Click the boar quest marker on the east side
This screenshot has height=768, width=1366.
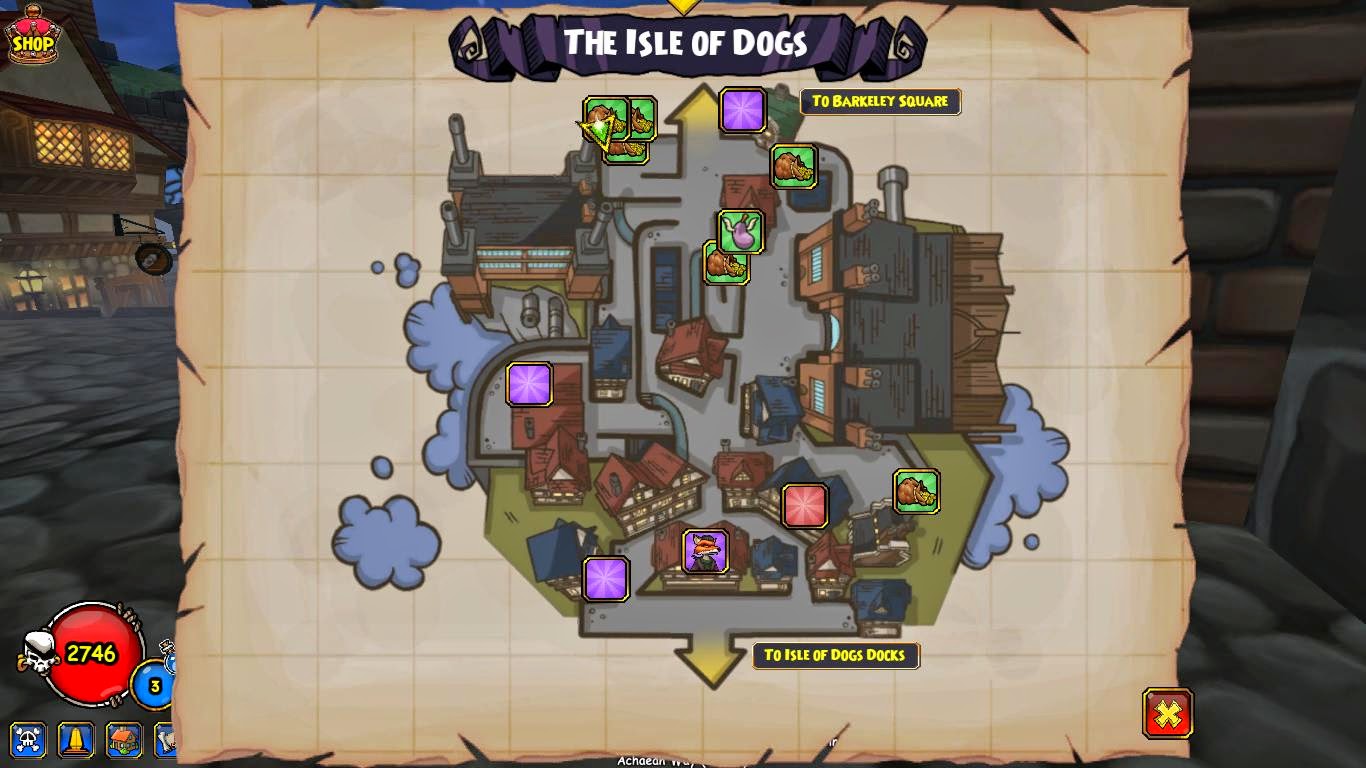coord(917,489)
